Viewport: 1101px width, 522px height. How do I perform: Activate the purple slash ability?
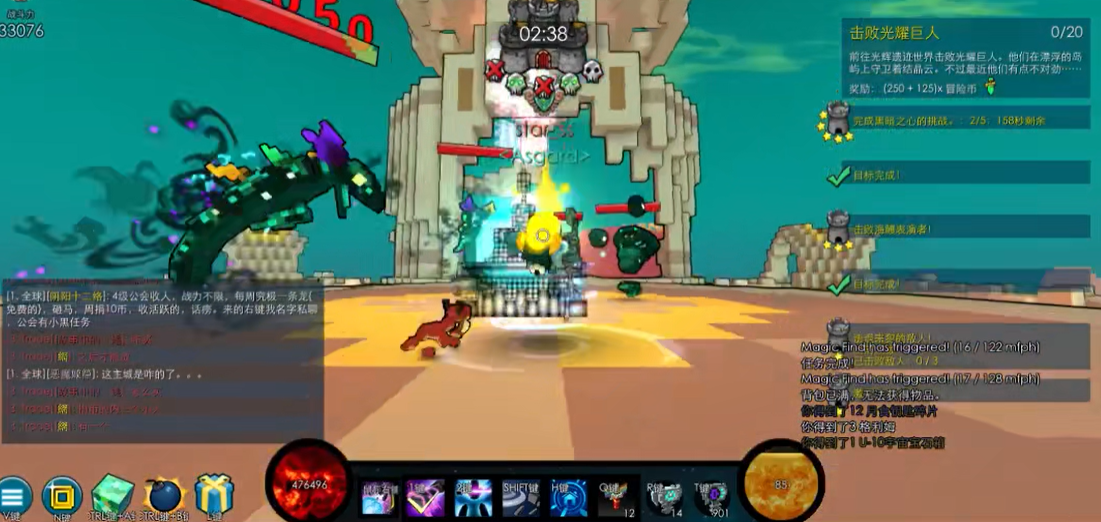pos(425,497)
